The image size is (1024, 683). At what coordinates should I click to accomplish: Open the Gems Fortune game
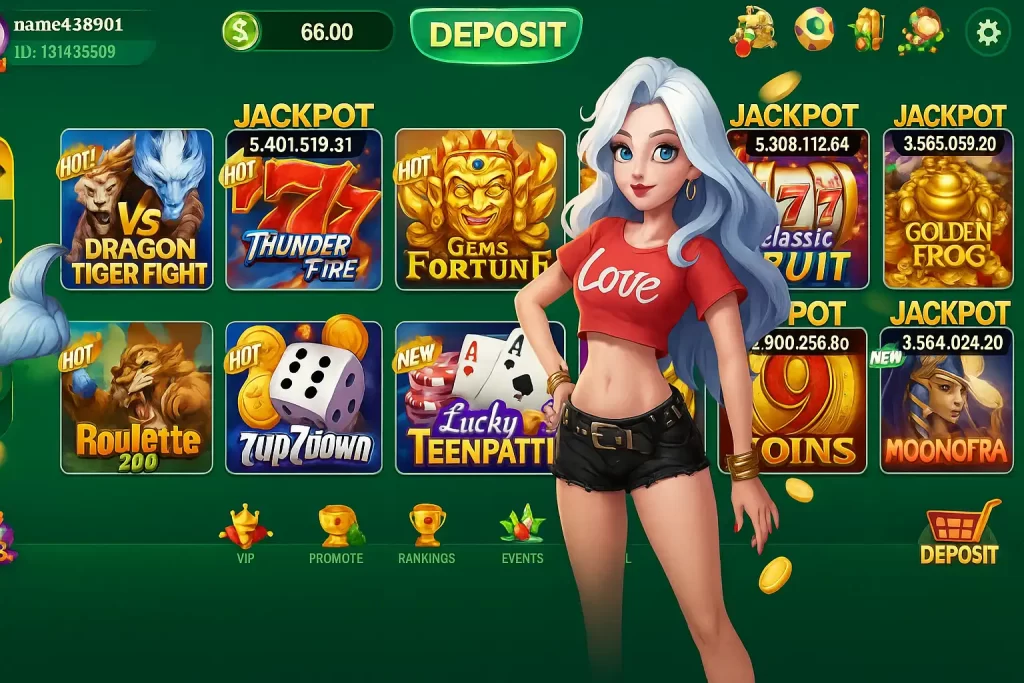coord(474,210)
